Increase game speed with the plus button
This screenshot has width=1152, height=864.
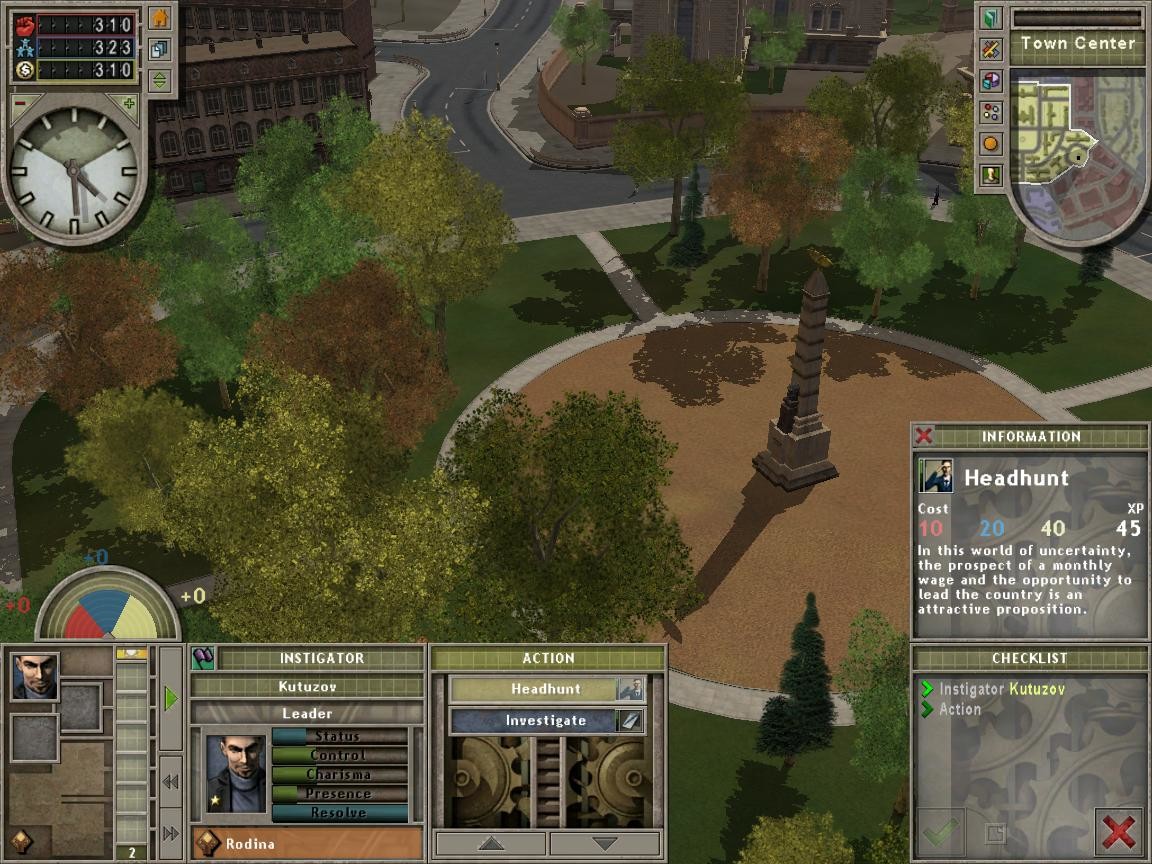(129, 102)
